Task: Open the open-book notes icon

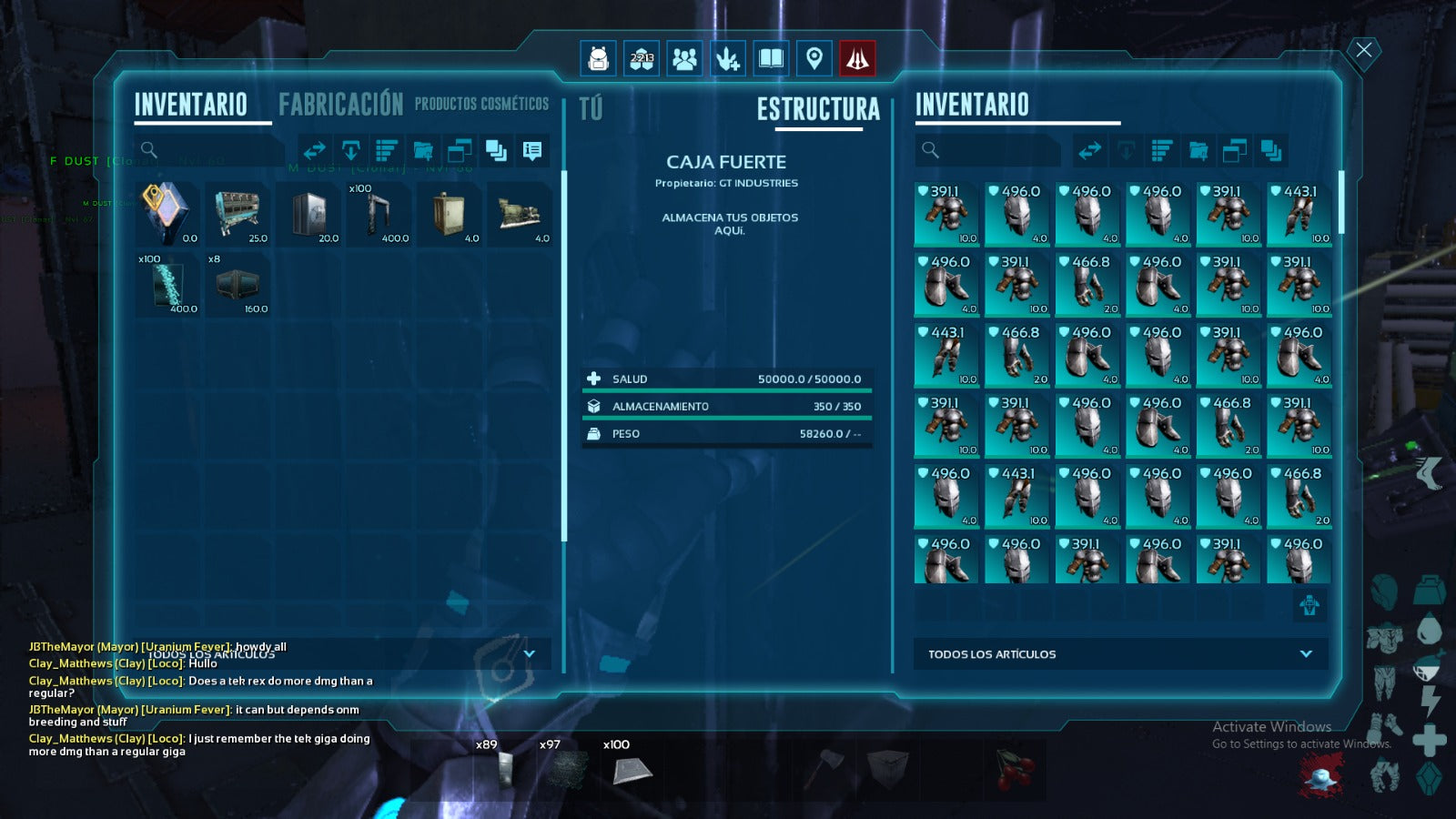Action: [x=771, y=59]
